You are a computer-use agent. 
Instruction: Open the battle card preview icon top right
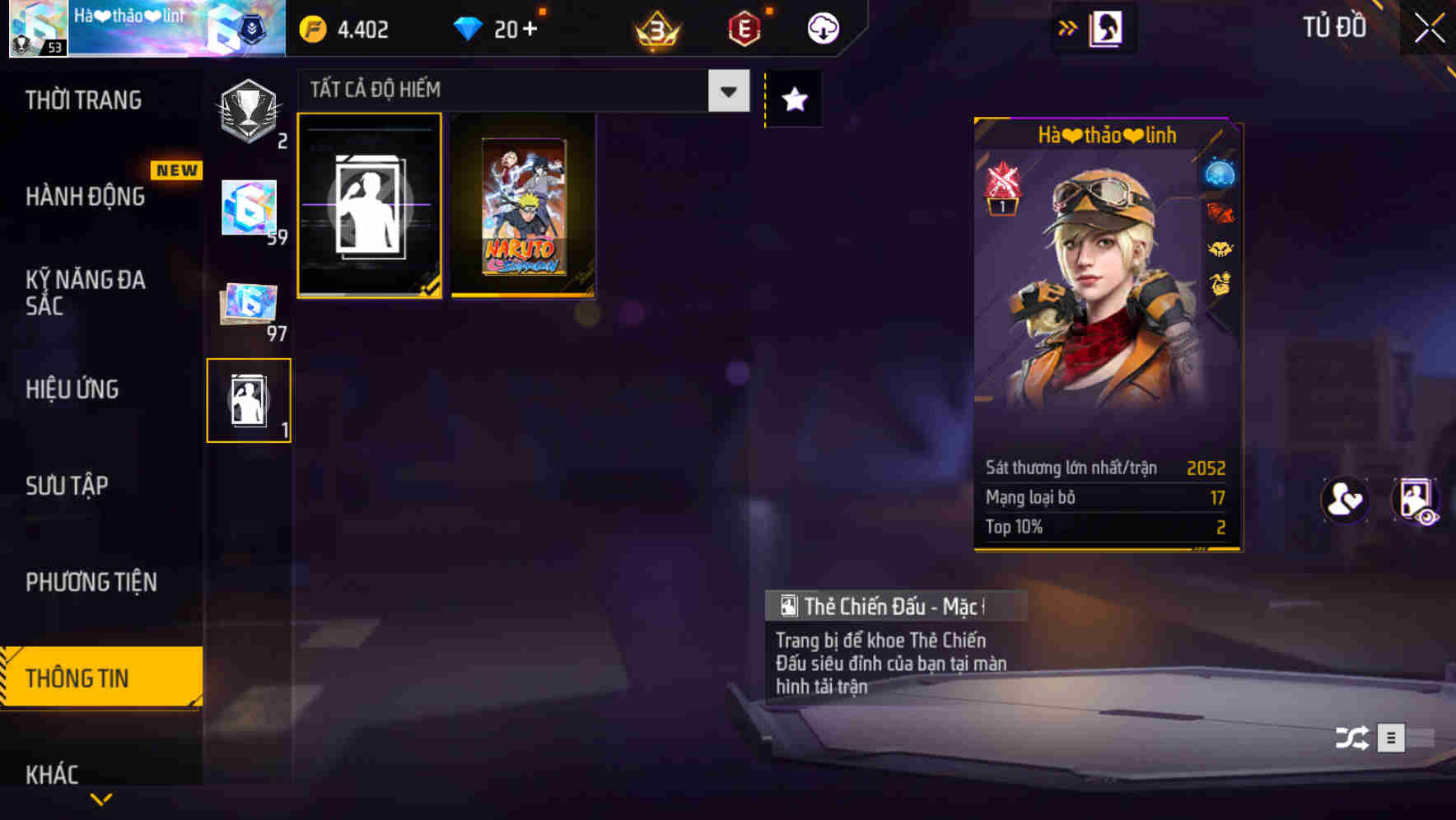pyautogui.click(x=1106, y=27)
